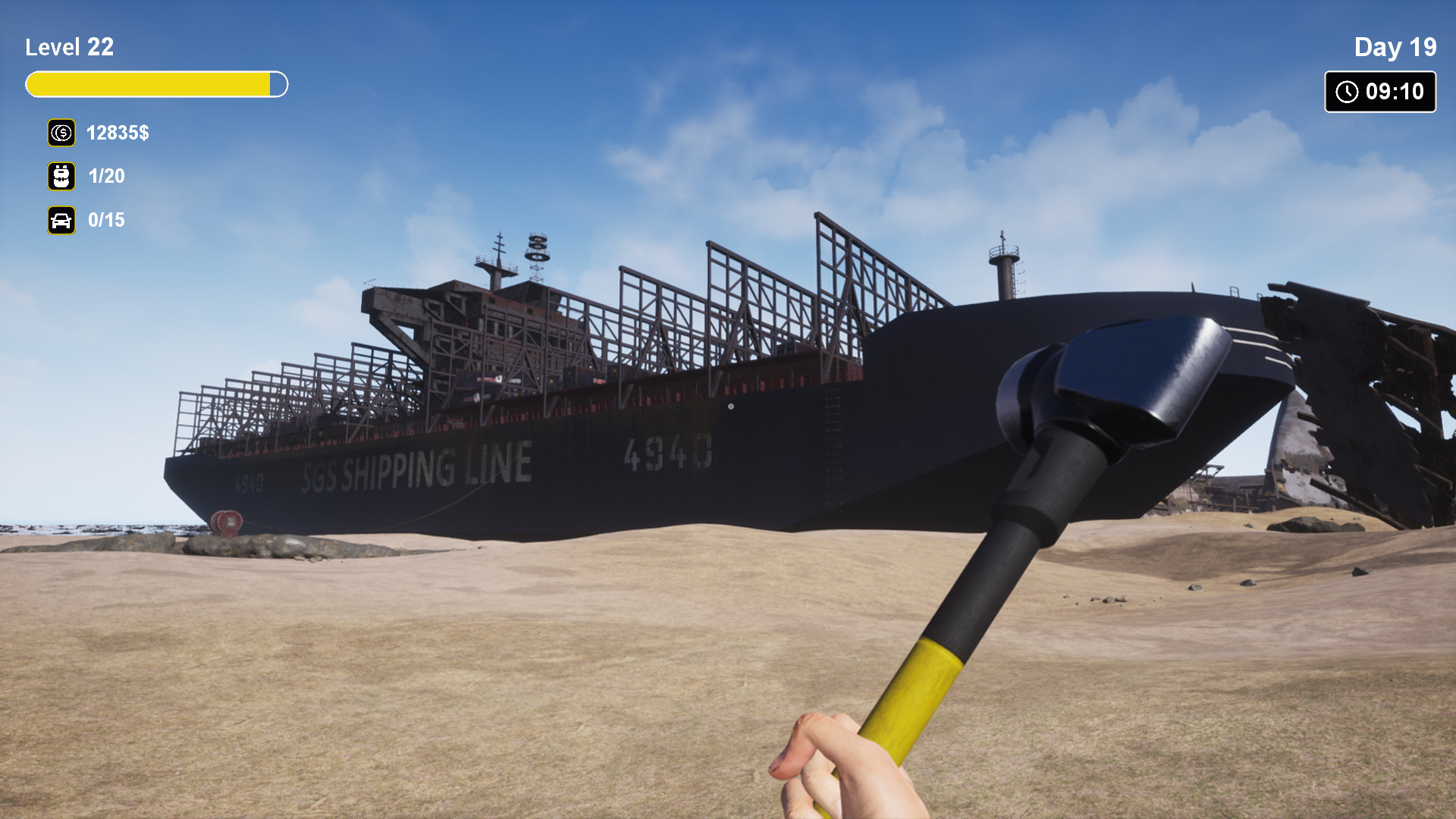Click the crosshair dot at screen center
1456x819 pixels.
pos(730,406)
